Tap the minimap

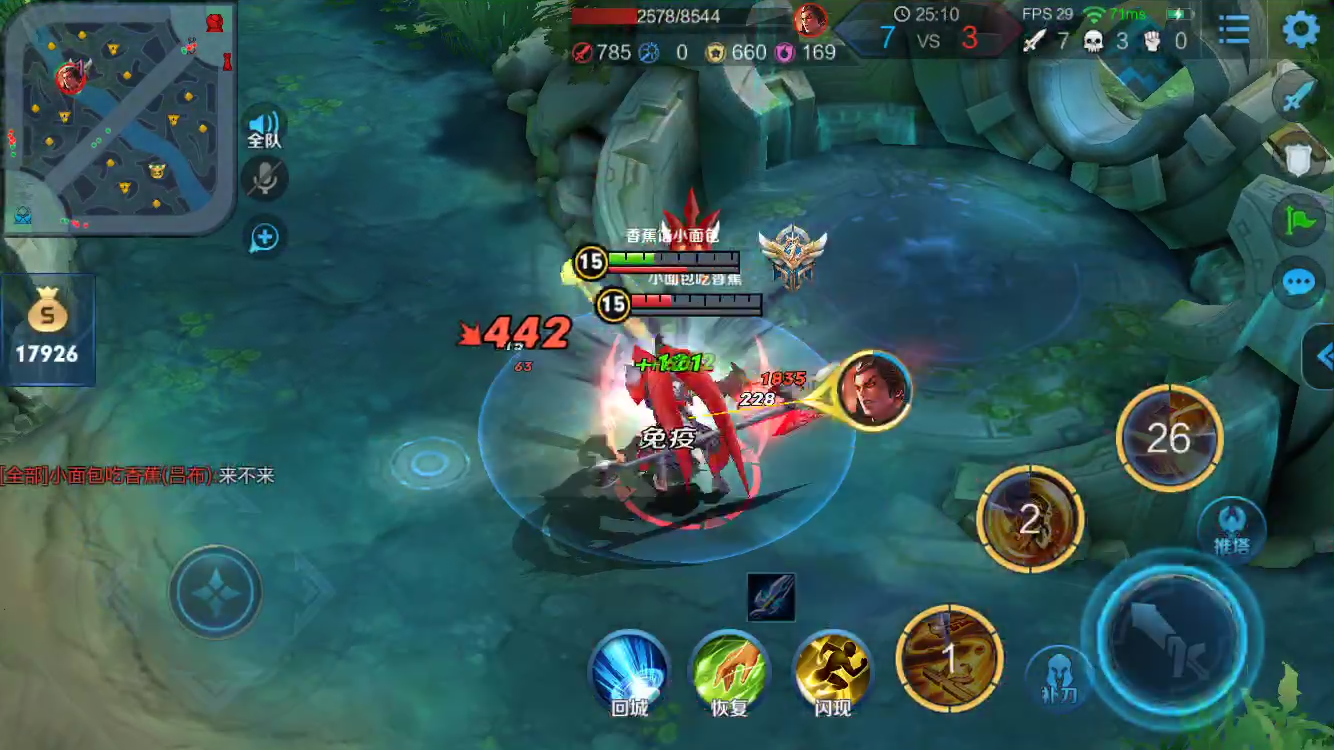[119, 118]
